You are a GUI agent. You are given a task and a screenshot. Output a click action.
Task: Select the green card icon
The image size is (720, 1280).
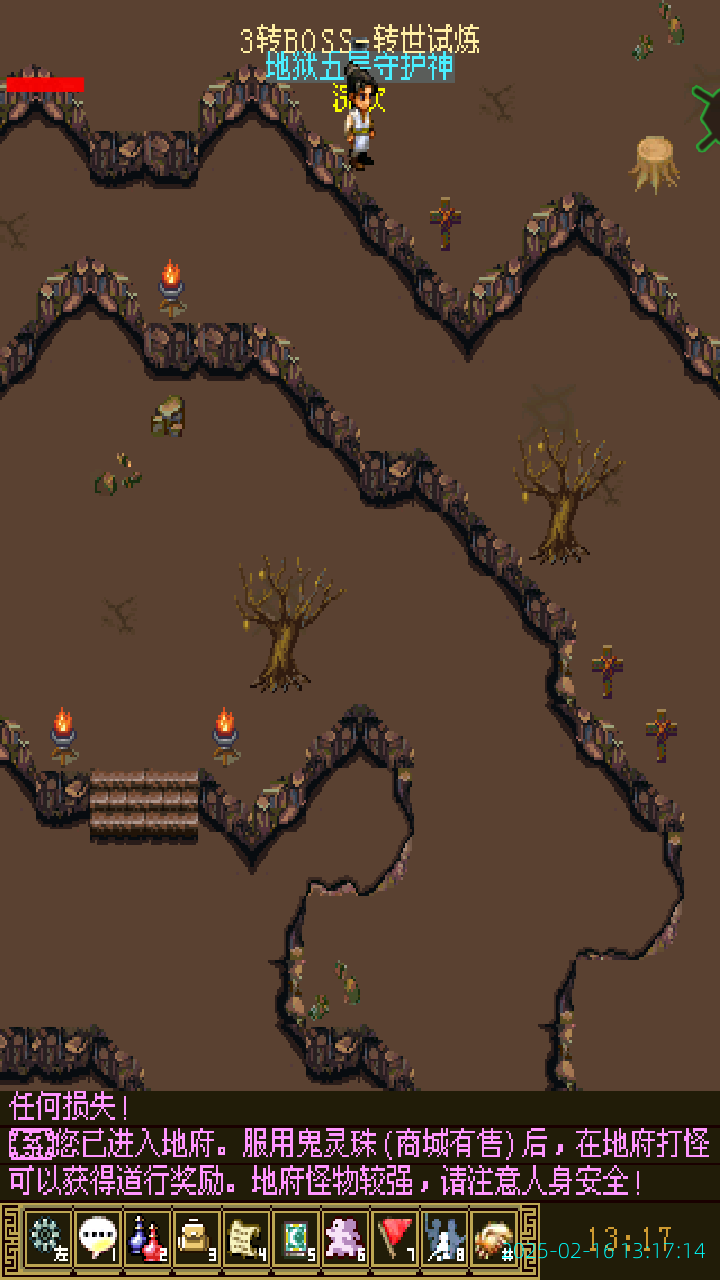point(296,1238)
